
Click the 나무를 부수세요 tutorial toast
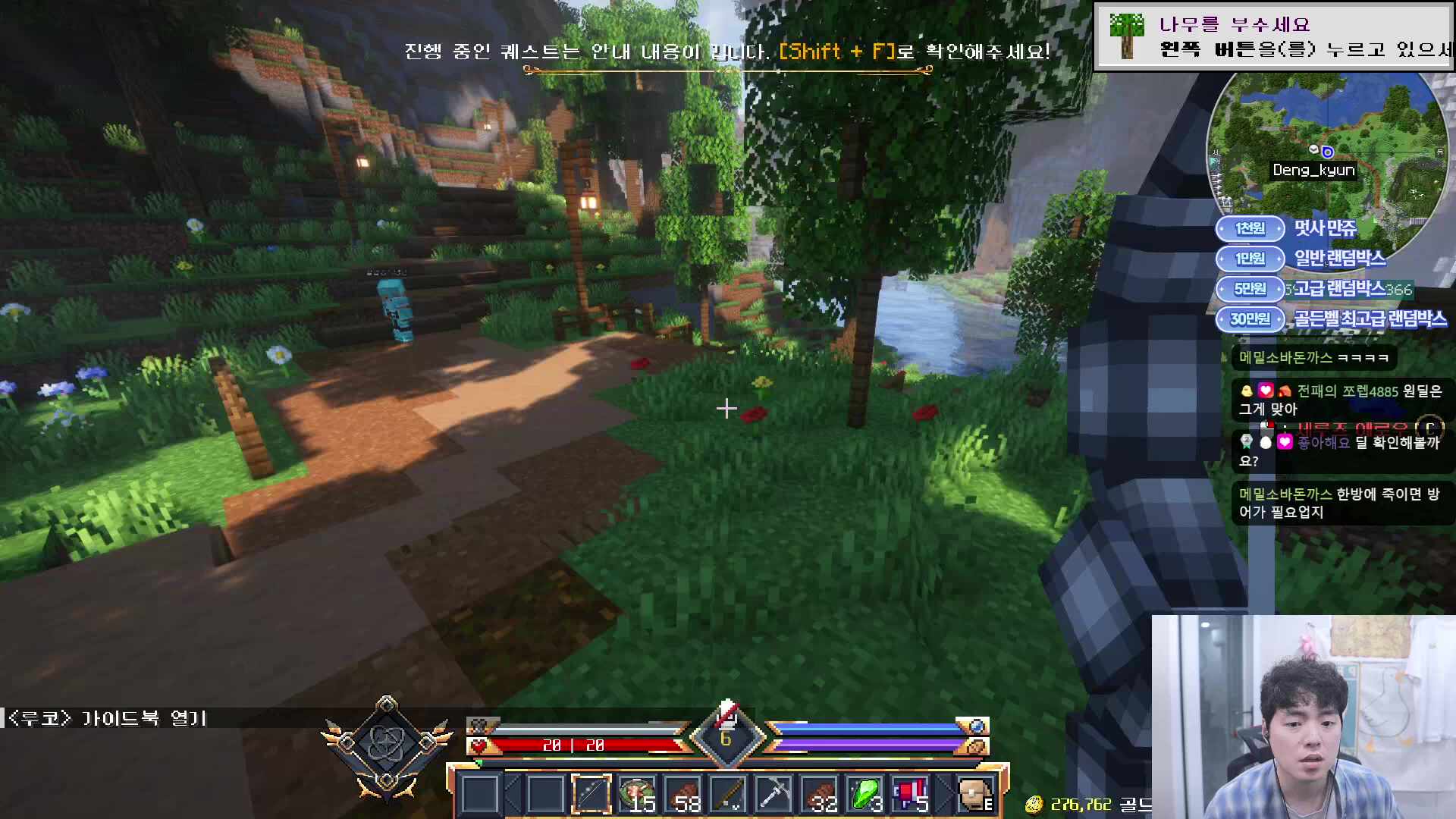[x=1274, y=36]
